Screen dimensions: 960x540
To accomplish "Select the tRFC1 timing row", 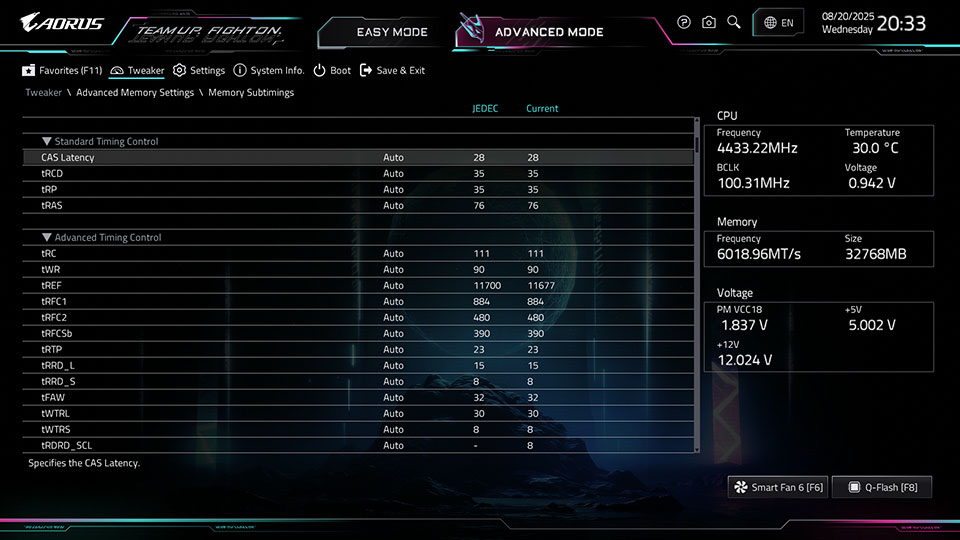I will pos(54,302).
